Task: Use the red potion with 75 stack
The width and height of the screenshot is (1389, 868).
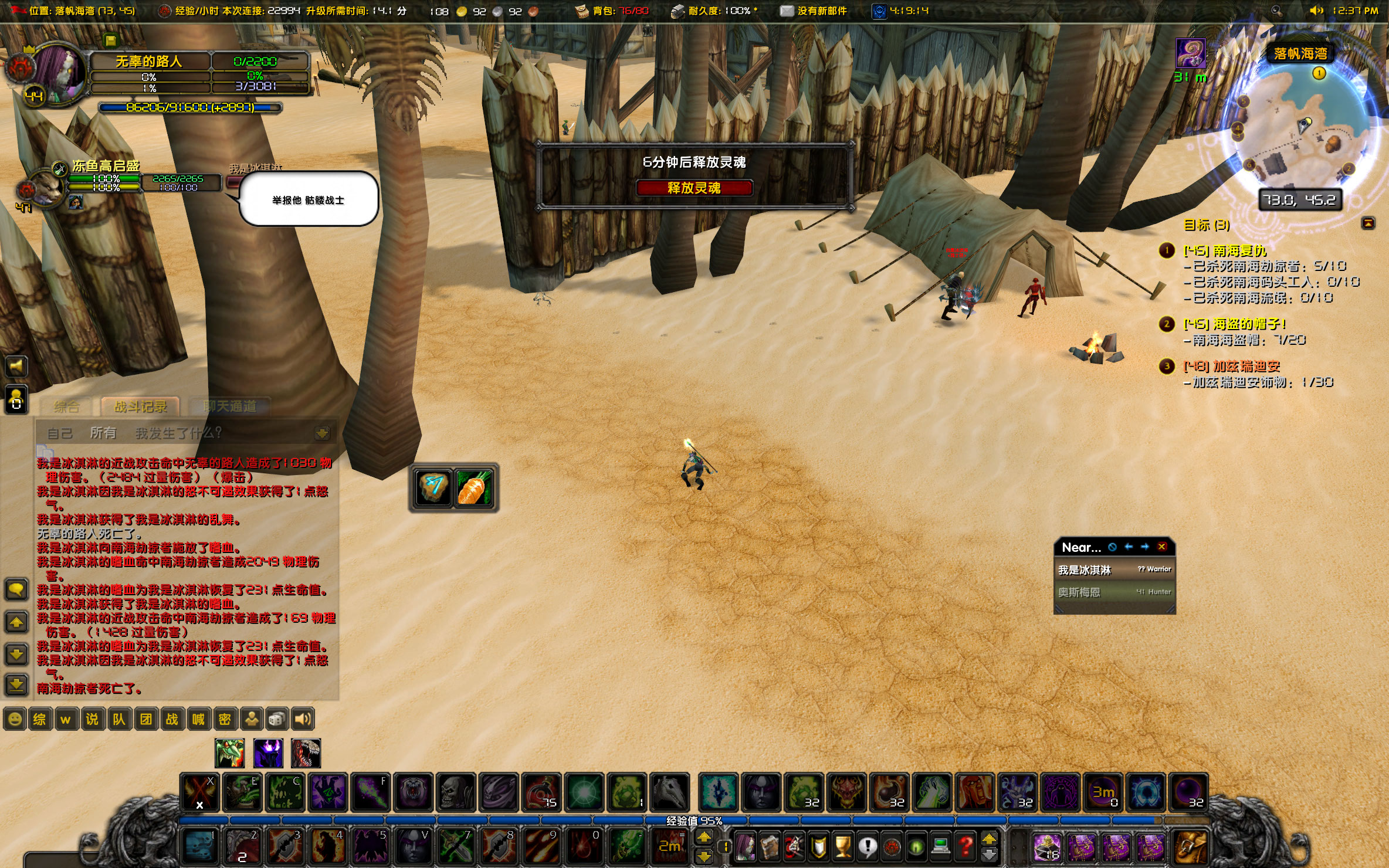Action: (x=542, y=792)
